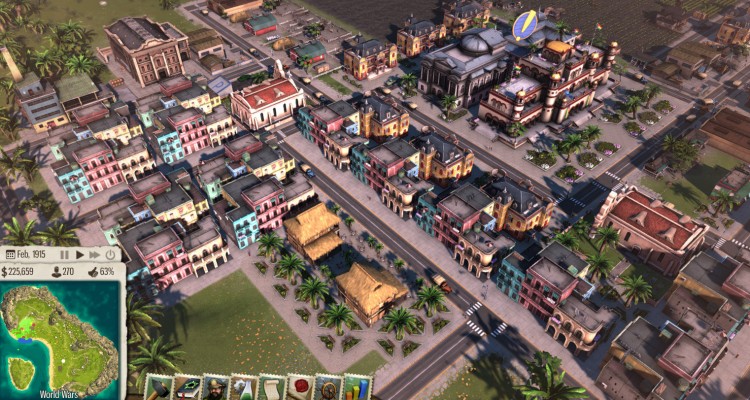Show the bar chart statistics stamp

[x=356, y=388]
